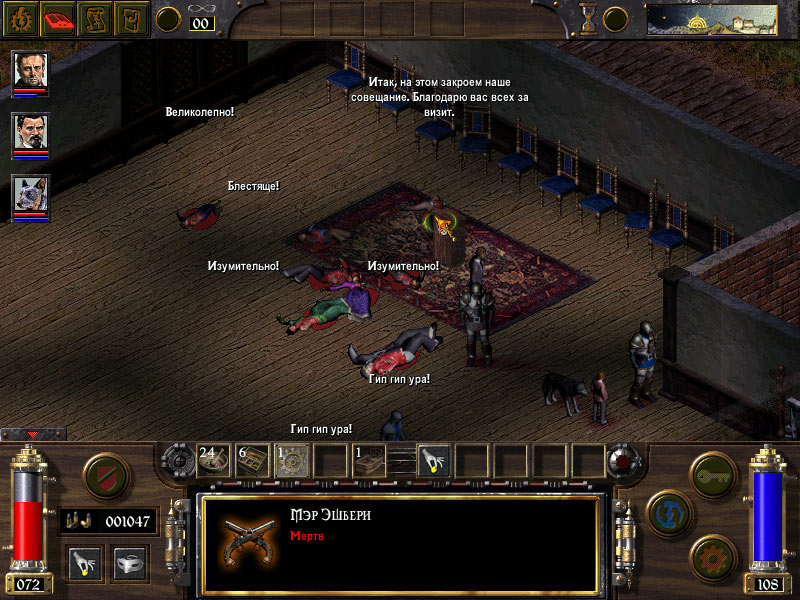The height and width of the screenshot is (600, 800).
Task: Click the round gear button at hotbar's left end
Action: tap(176, 461)
